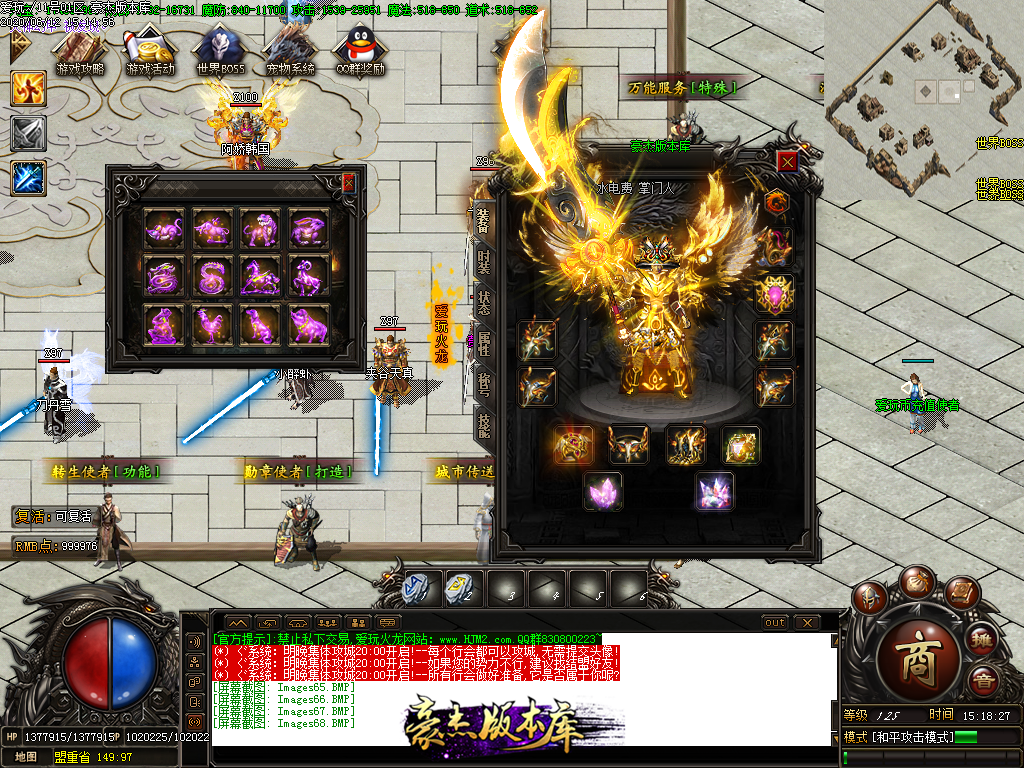Open the 地图 map button
The height and width of the screenshot is (768, 1024).
pyautogui.click(x=25, y=757)
